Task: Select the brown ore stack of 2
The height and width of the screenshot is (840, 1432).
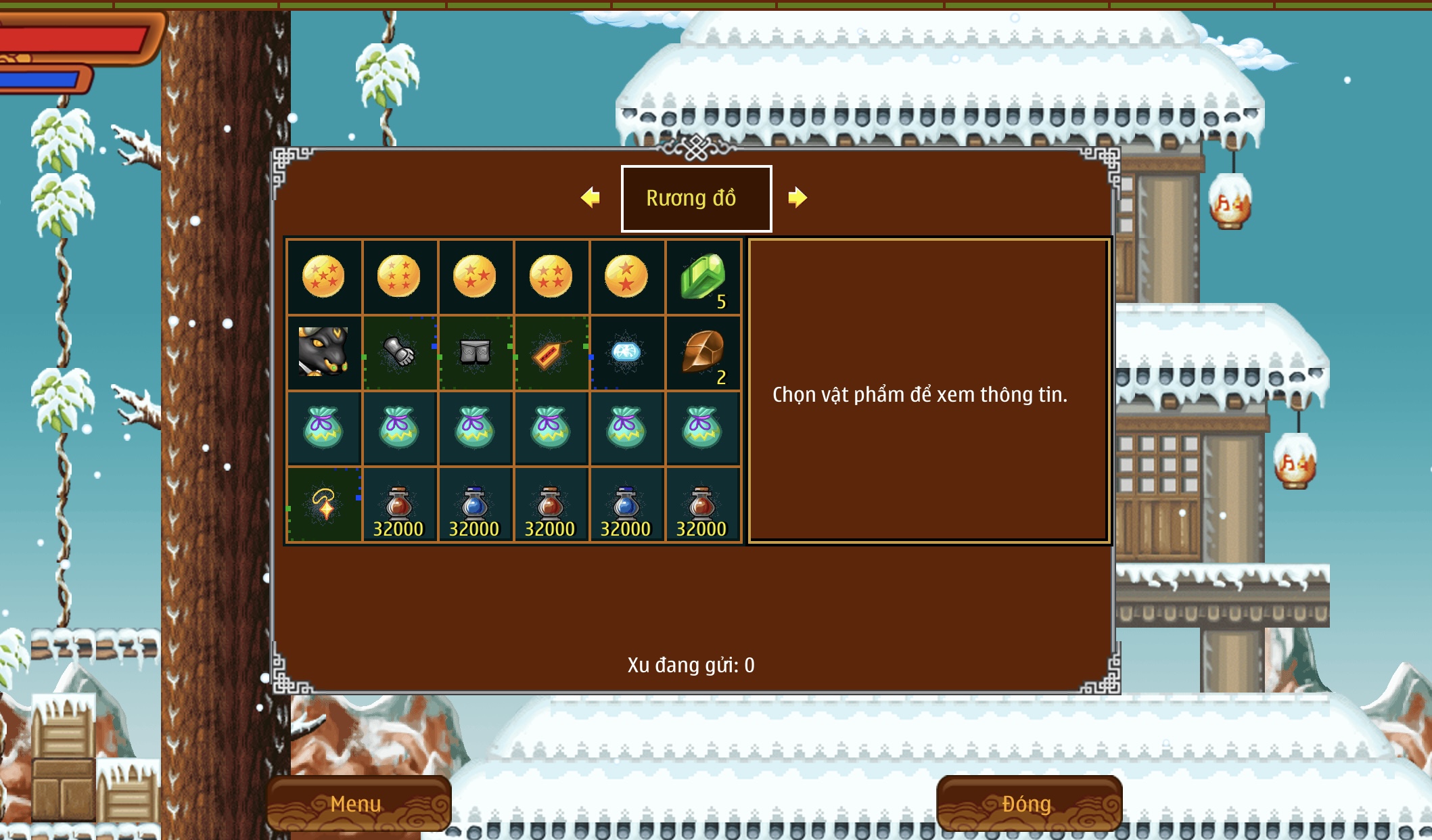Action: (702, 352)
